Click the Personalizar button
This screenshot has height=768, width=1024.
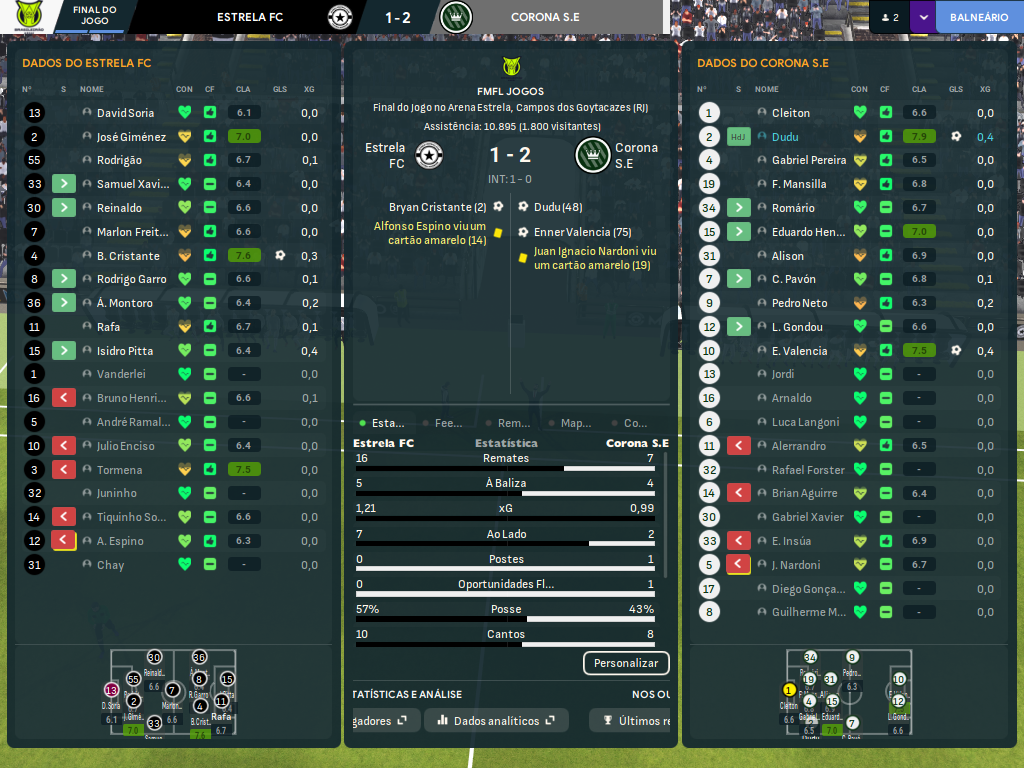coord(626,663)
